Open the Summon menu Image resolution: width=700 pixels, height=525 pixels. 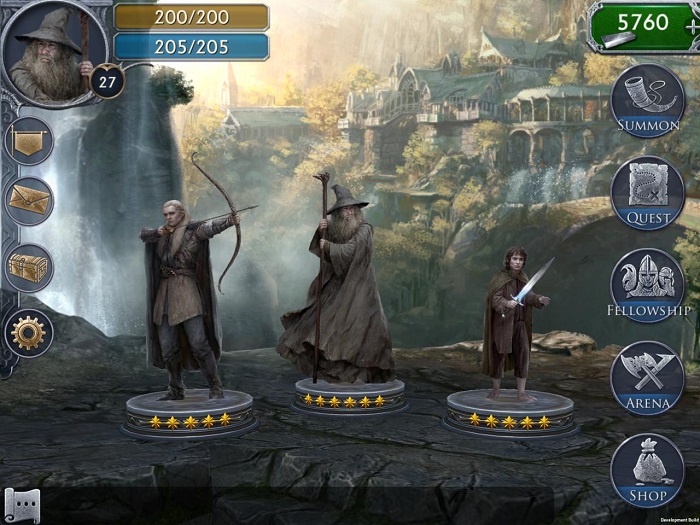point(648,99)
